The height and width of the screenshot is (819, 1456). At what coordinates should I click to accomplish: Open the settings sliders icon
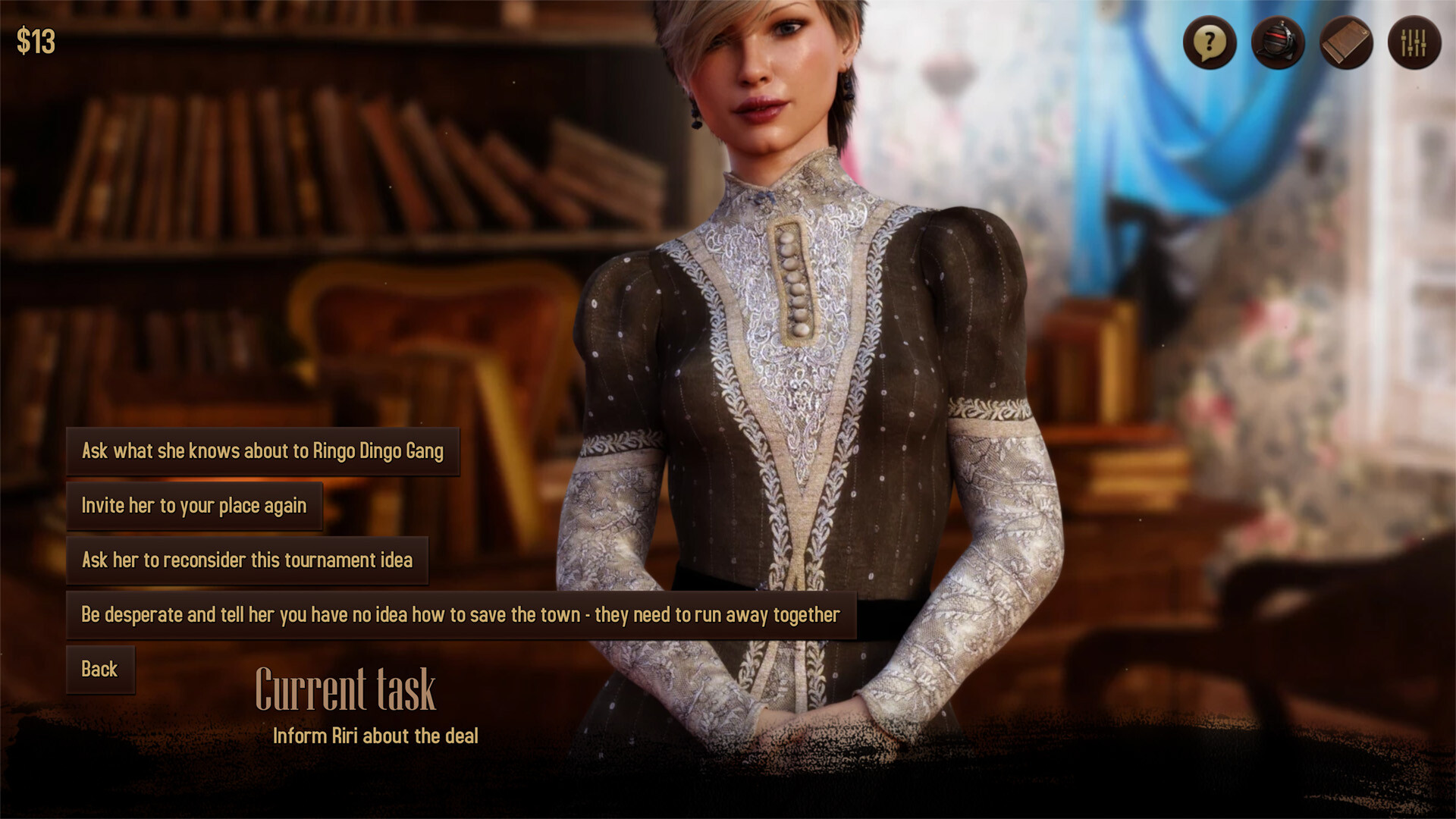click(x=1414, y=43)
